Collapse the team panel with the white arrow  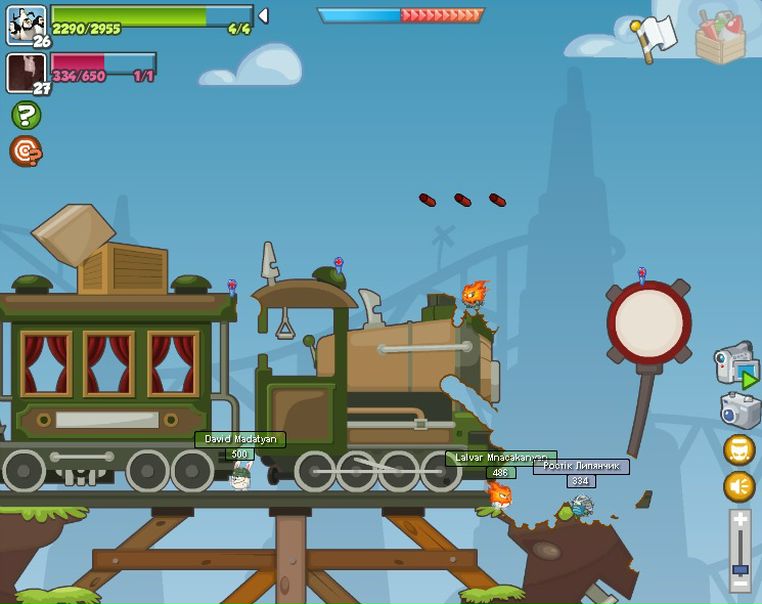[x=263, y=15]
